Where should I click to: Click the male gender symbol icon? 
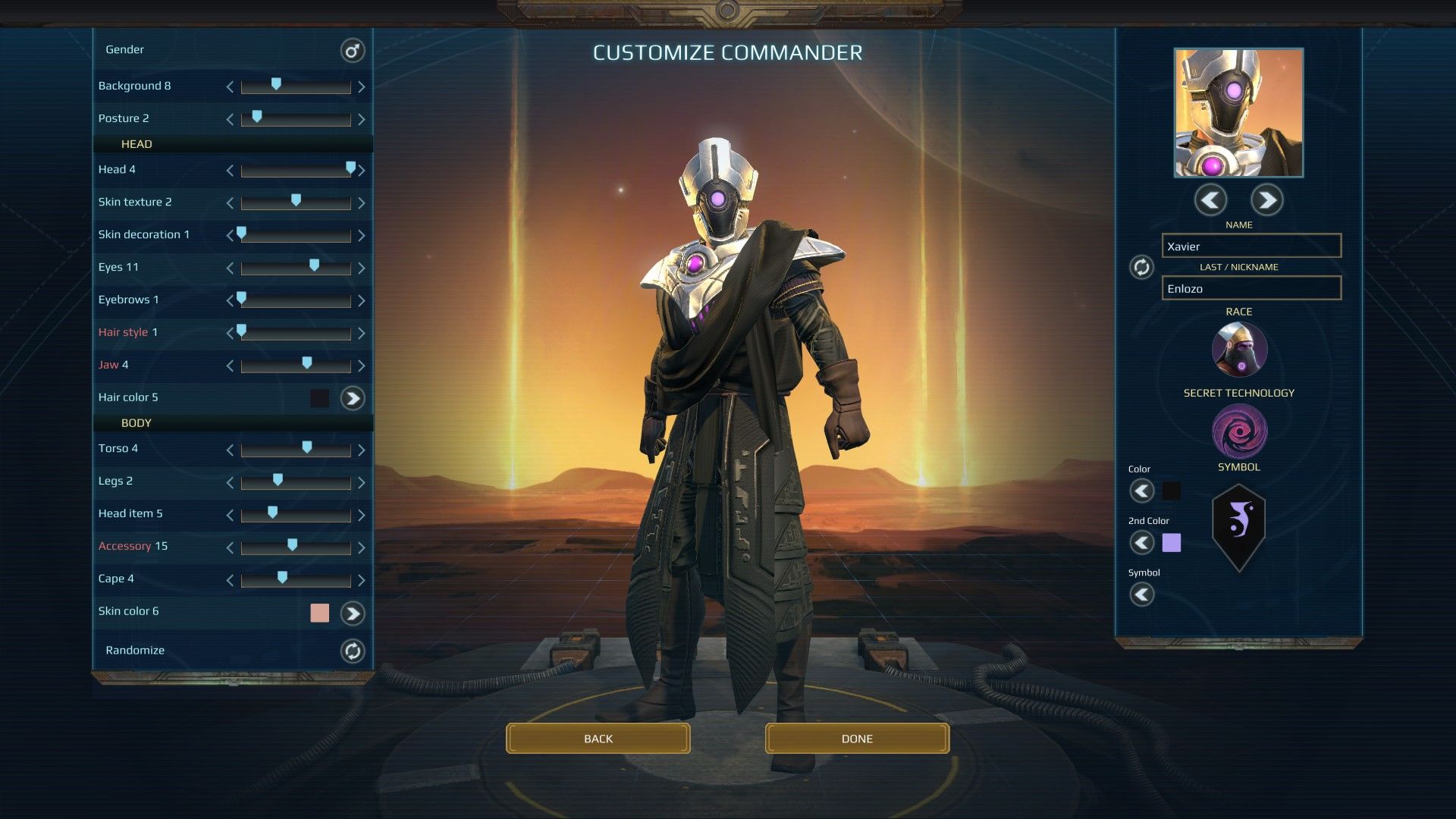[x=351, y=50]
